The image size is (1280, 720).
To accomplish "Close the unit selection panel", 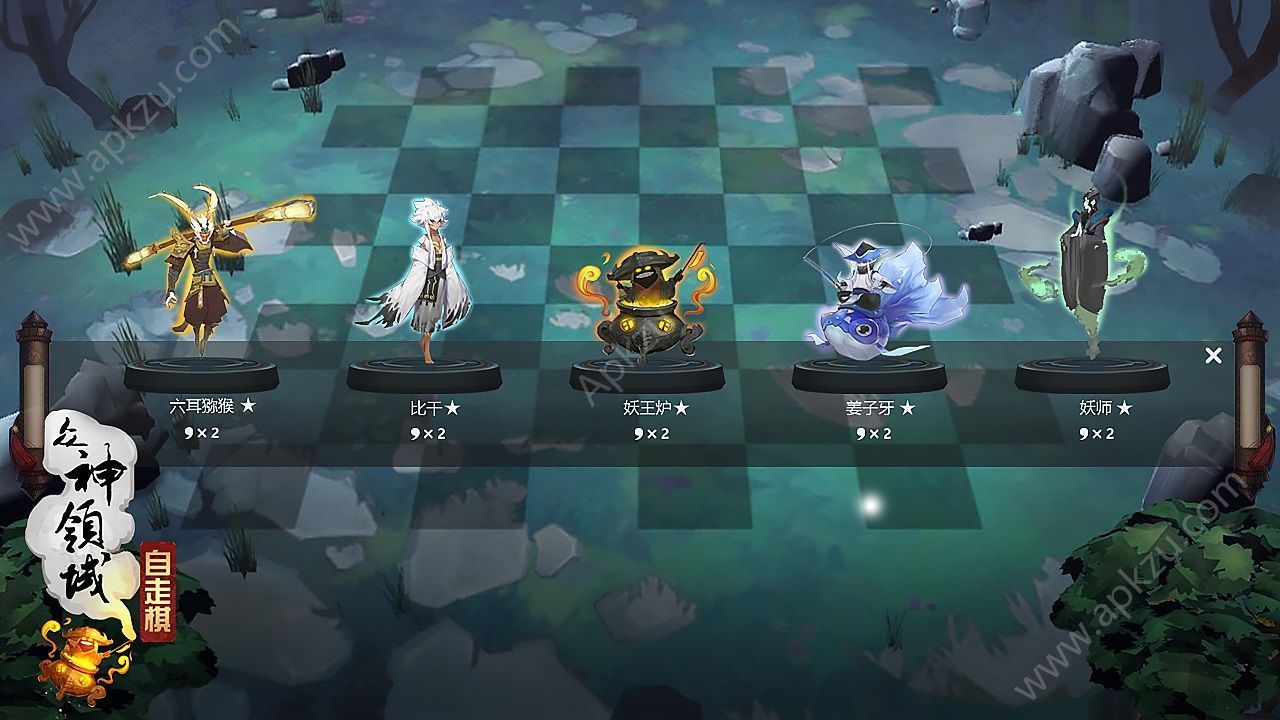I will (x=1213, y=355).
